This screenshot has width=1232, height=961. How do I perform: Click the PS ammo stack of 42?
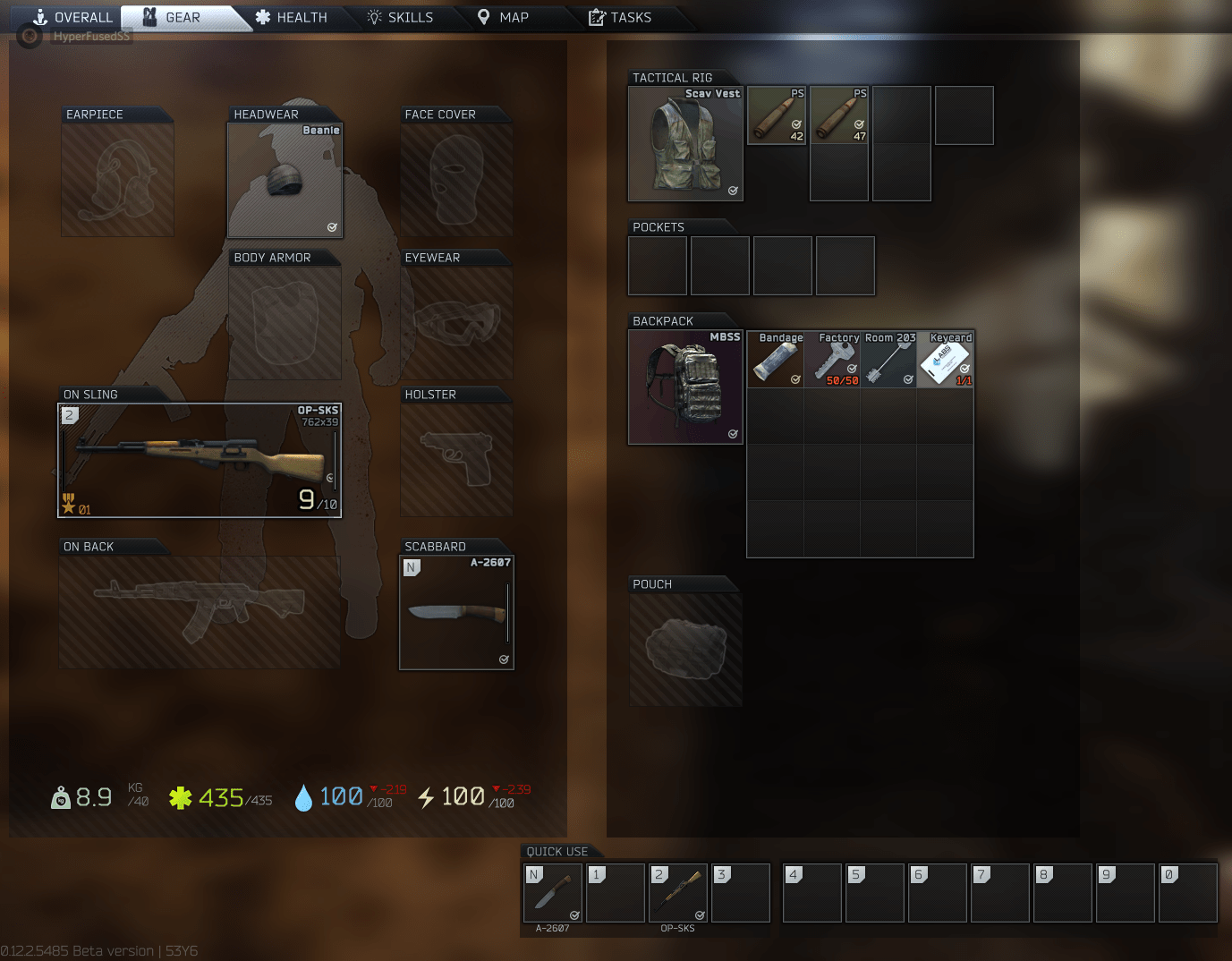pyautogui.click(x=776, y=115)
